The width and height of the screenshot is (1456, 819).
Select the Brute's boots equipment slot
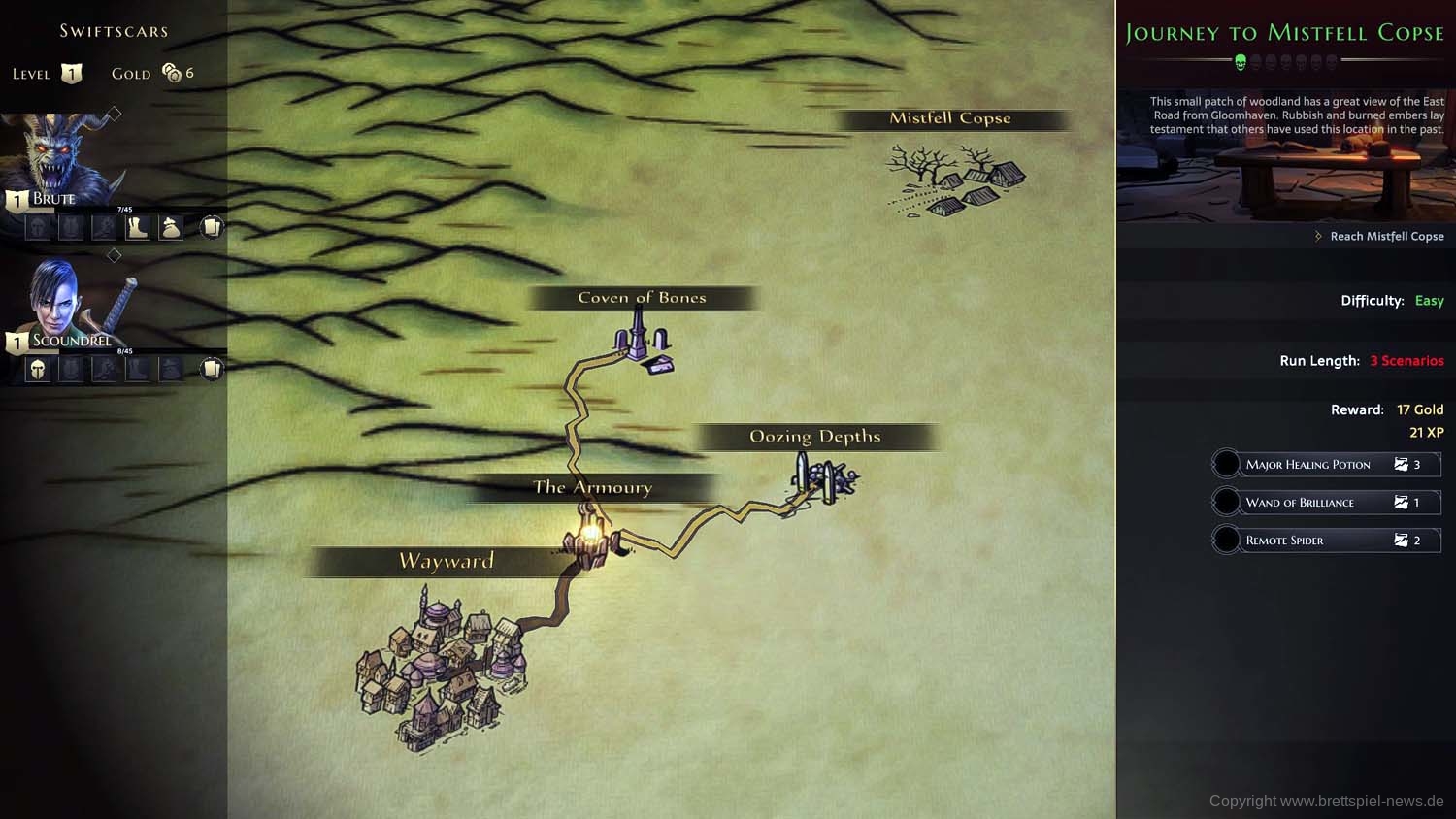pos(137,228)
